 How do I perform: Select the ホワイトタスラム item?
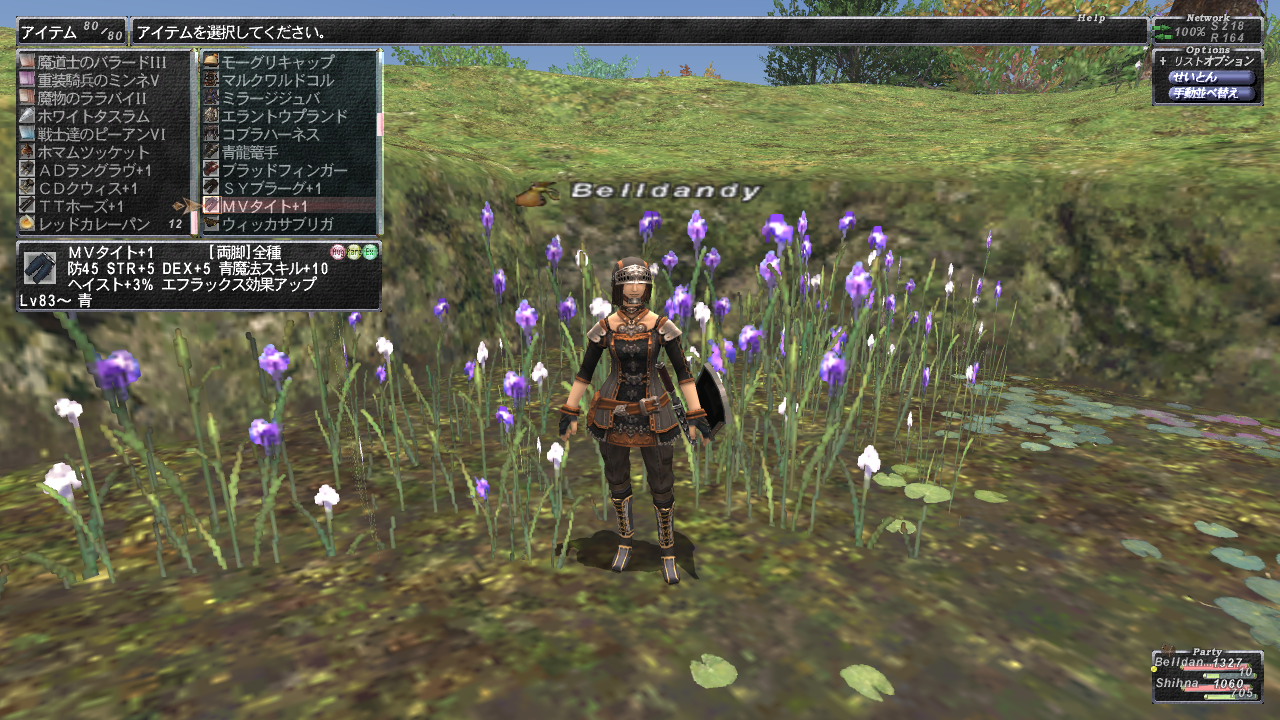point(94,116)
